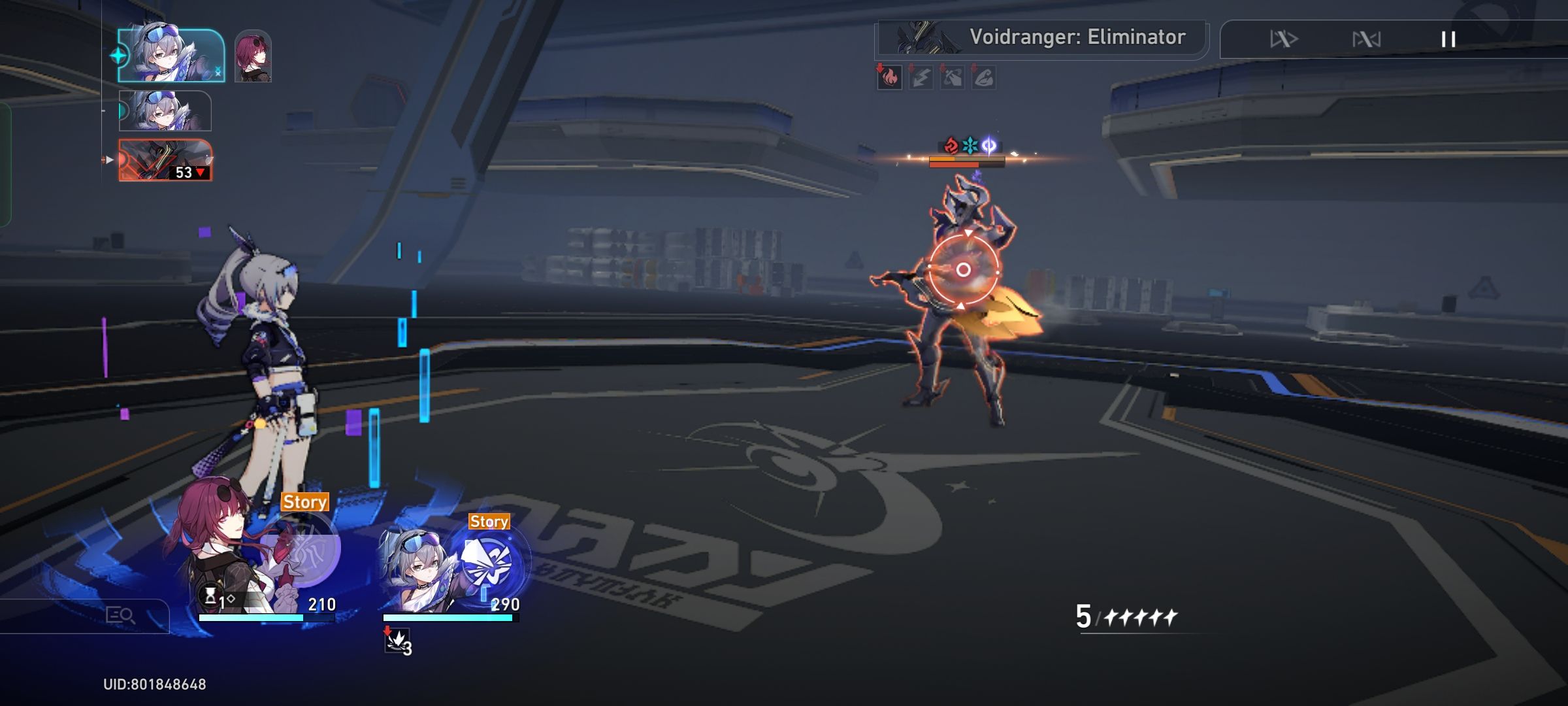Viewport: 1568px width, 706px height.
Task: Click the Story tag above Silver Wolf's skill
Action: (x=489, y=522)
